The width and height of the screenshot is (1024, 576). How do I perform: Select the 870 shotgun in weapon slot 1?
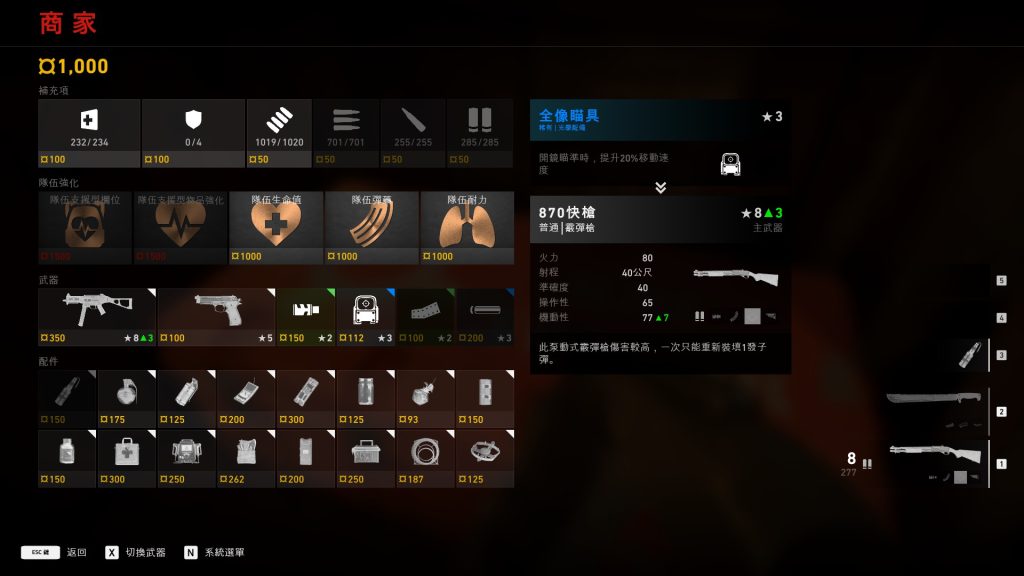point(935,463)
